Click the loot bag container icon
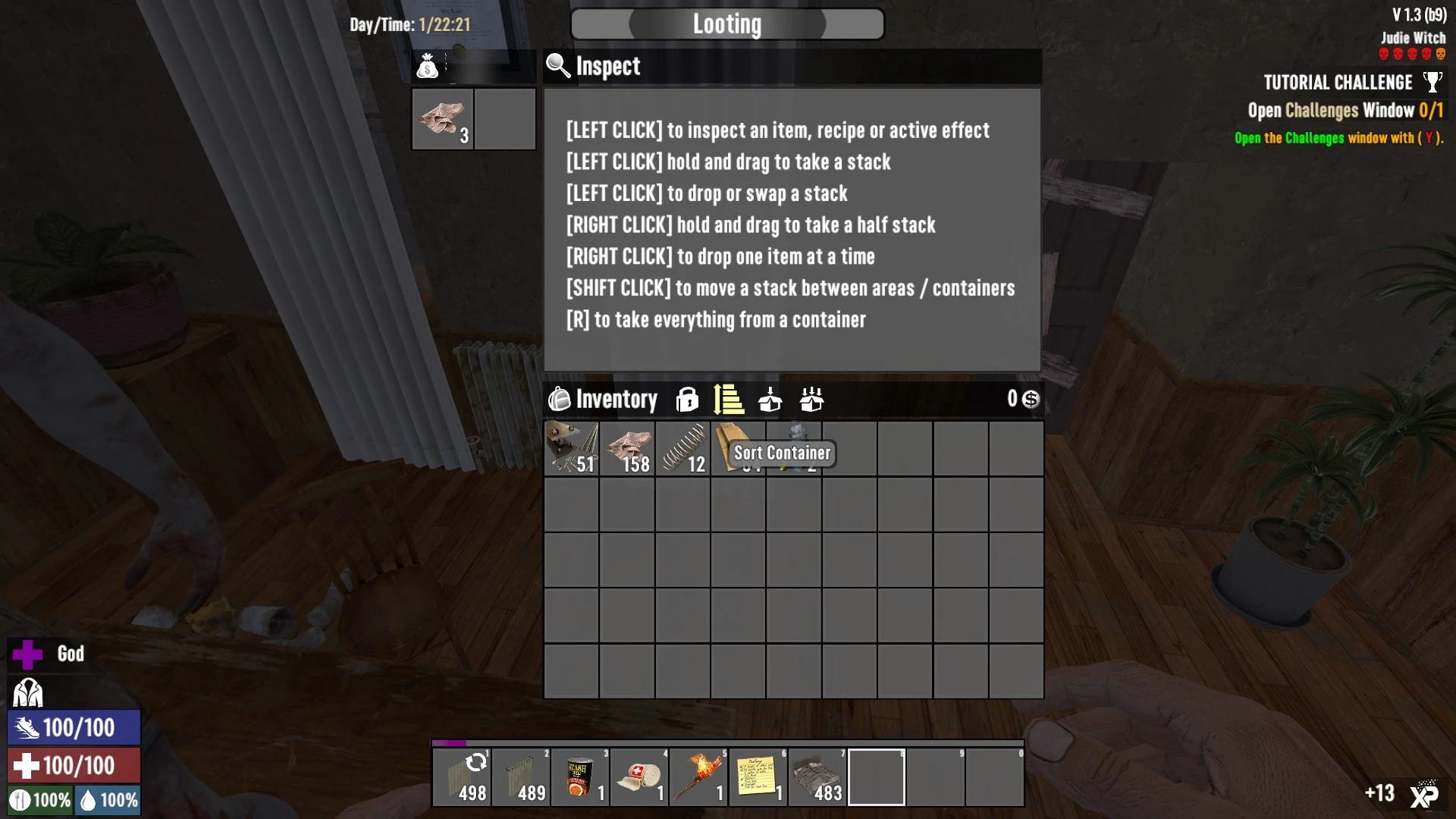The image size is (1456, 819). pyautogui.click(x=427, y=67)
